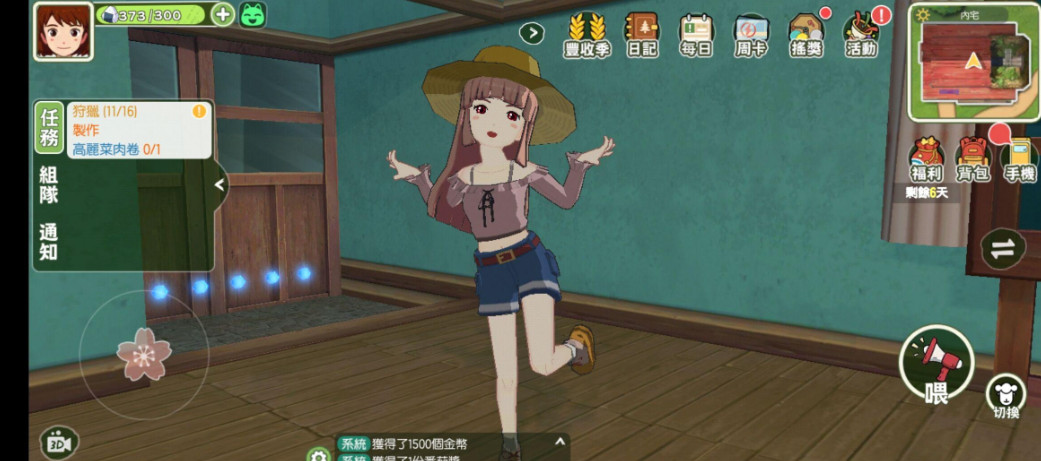Tap the green plus to add stamina

coord(223,15)
